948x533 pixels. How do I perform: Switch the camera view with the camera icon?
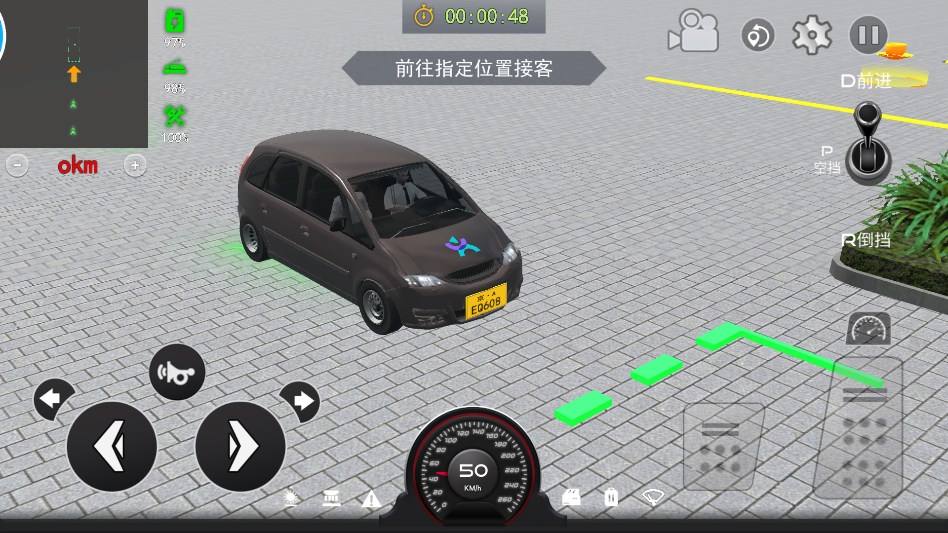(694, 32)
